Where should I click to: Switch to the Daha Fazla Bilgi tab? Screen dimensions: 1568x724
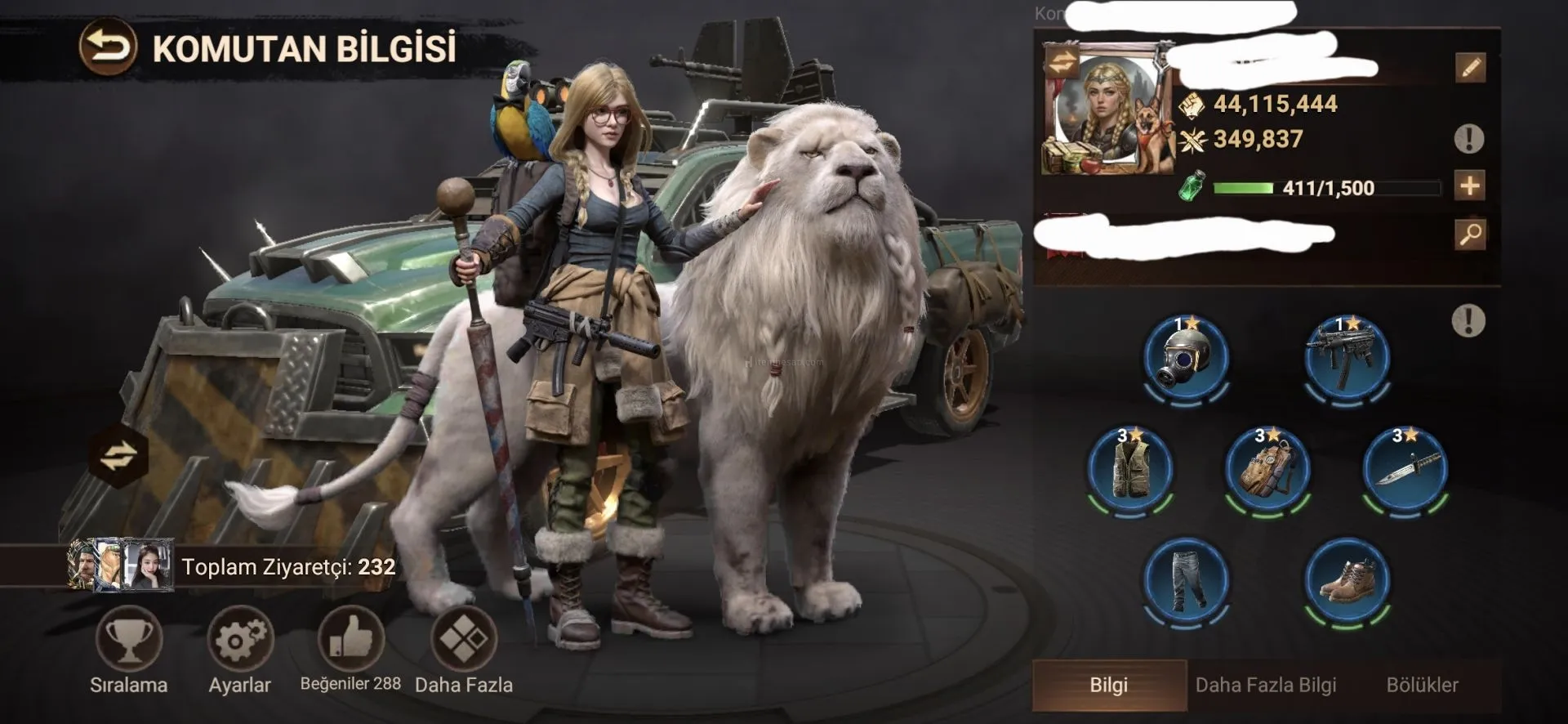1265,685
